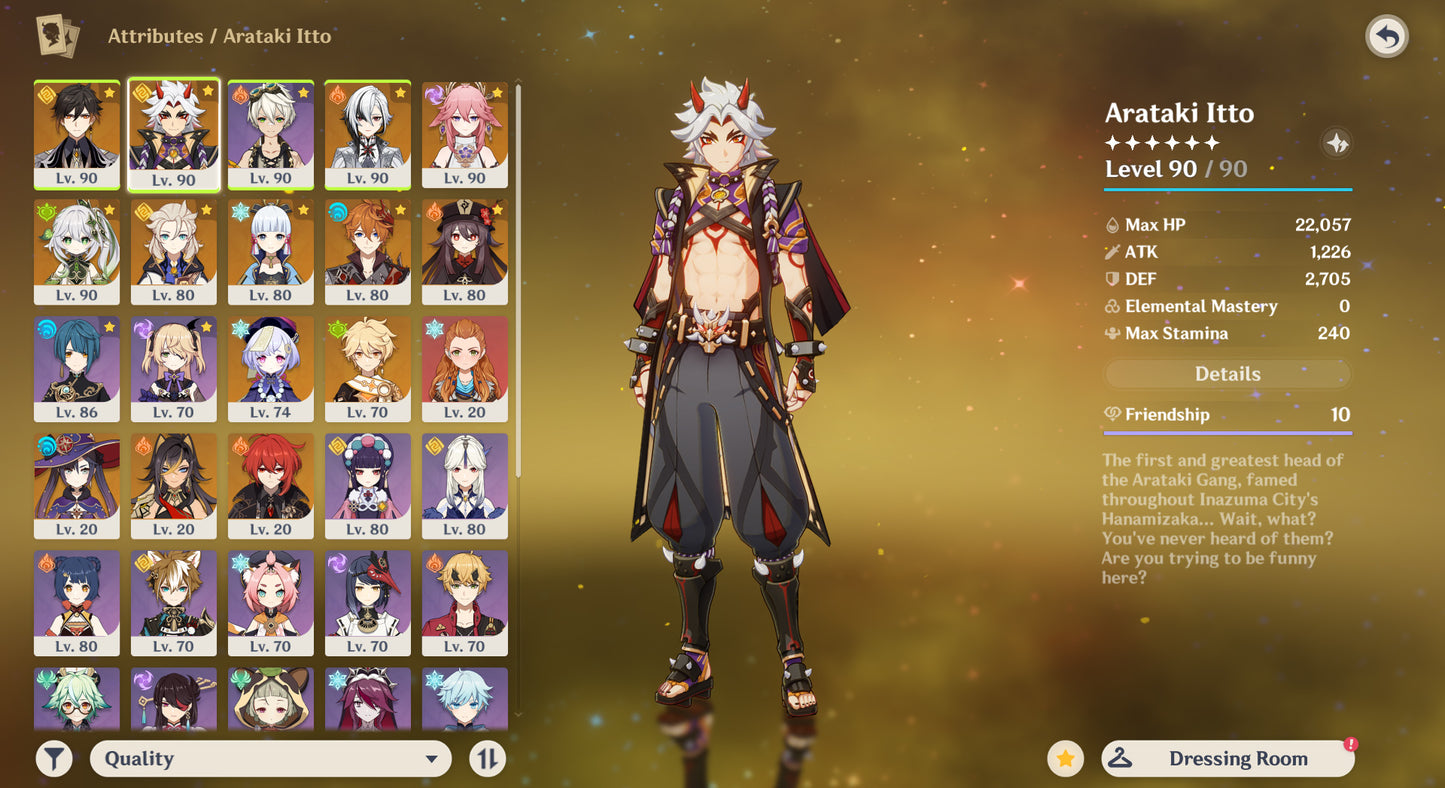Select the pink-haired Diona card
The image size is (1445, 788).
270,603
